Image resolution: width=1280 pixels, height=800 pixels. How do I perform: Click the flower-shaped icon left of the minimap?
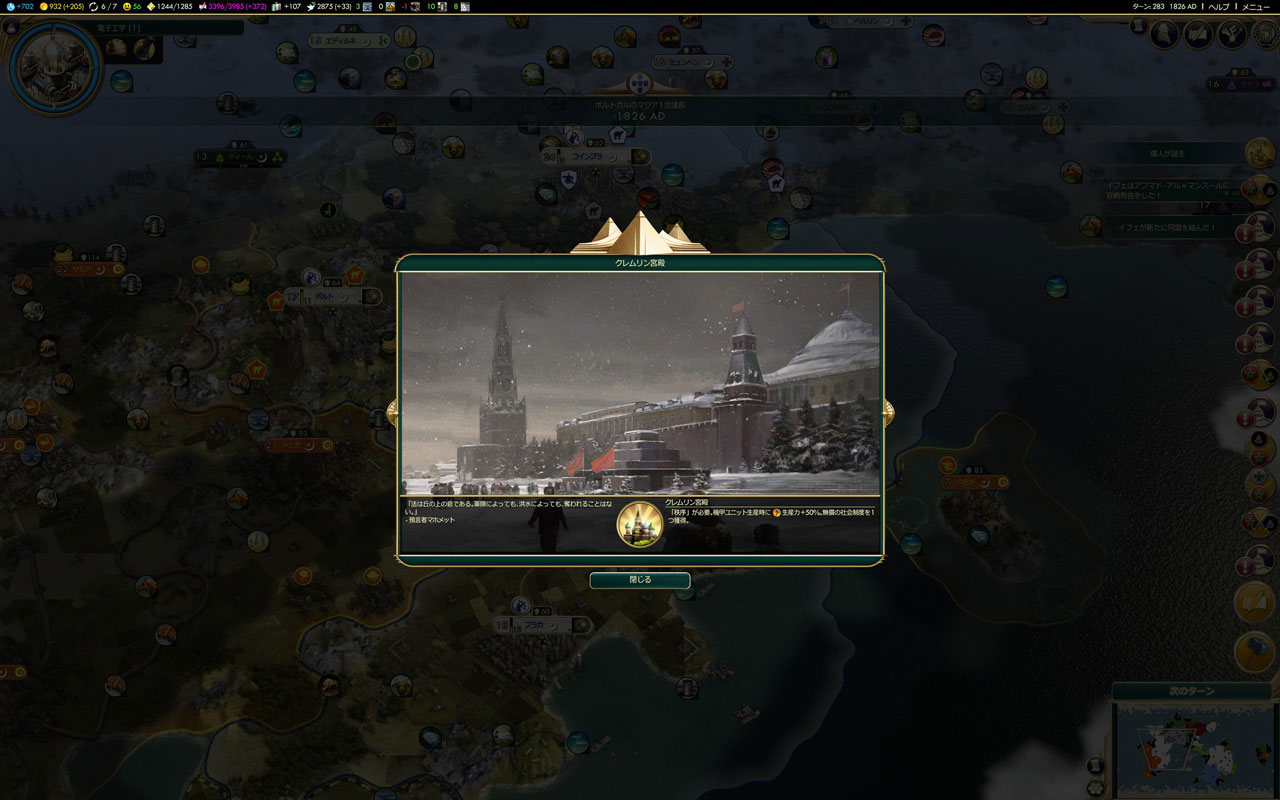[1097, 789]
